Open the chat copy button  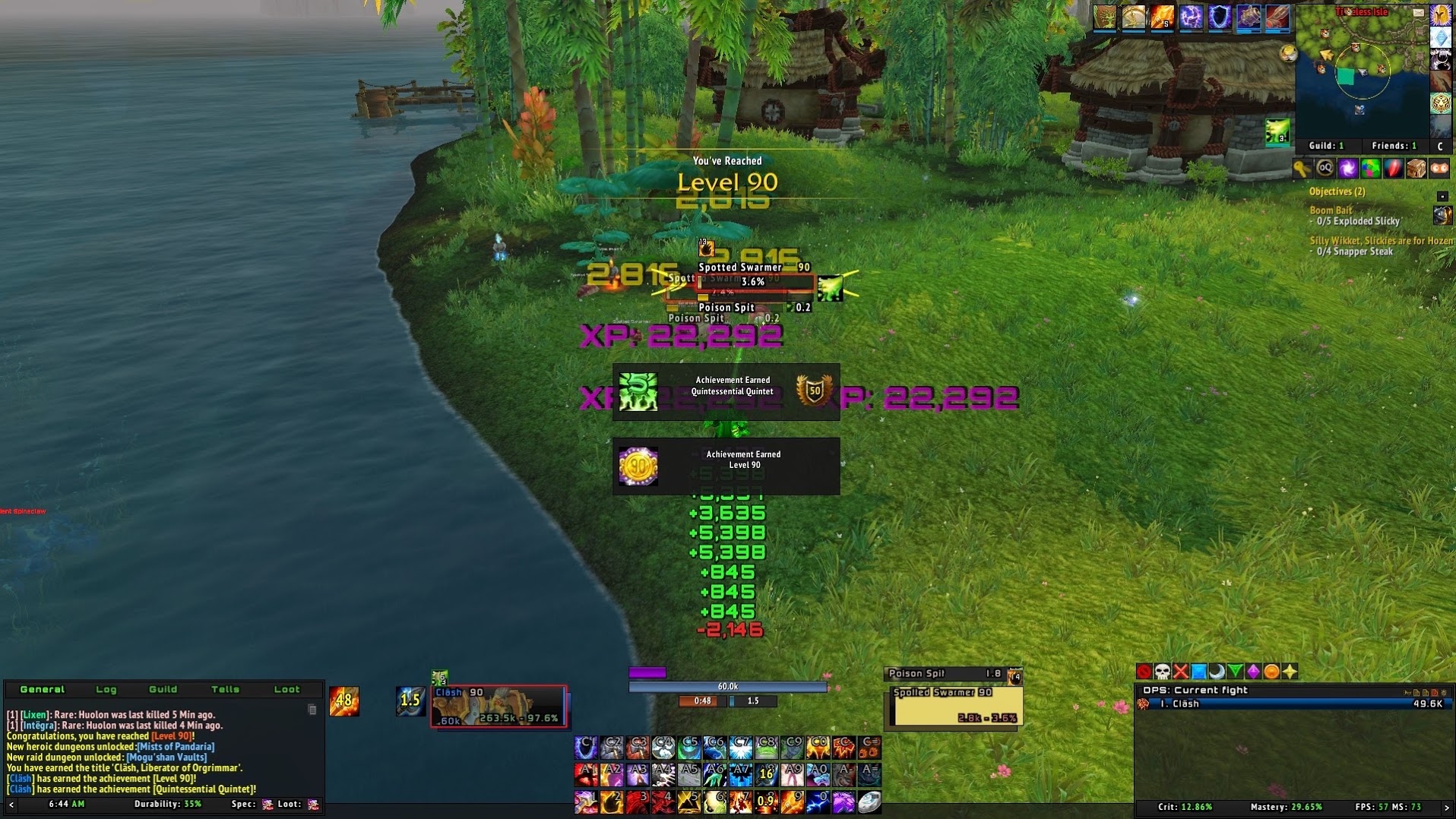pyautogui.click(x=312, y=710)
